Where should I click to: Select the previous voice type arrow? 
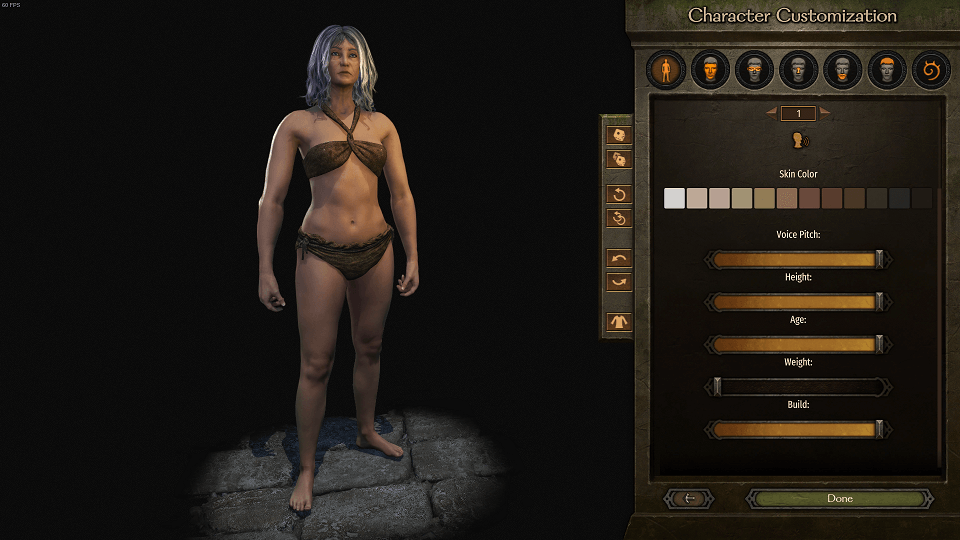[772, 113]
